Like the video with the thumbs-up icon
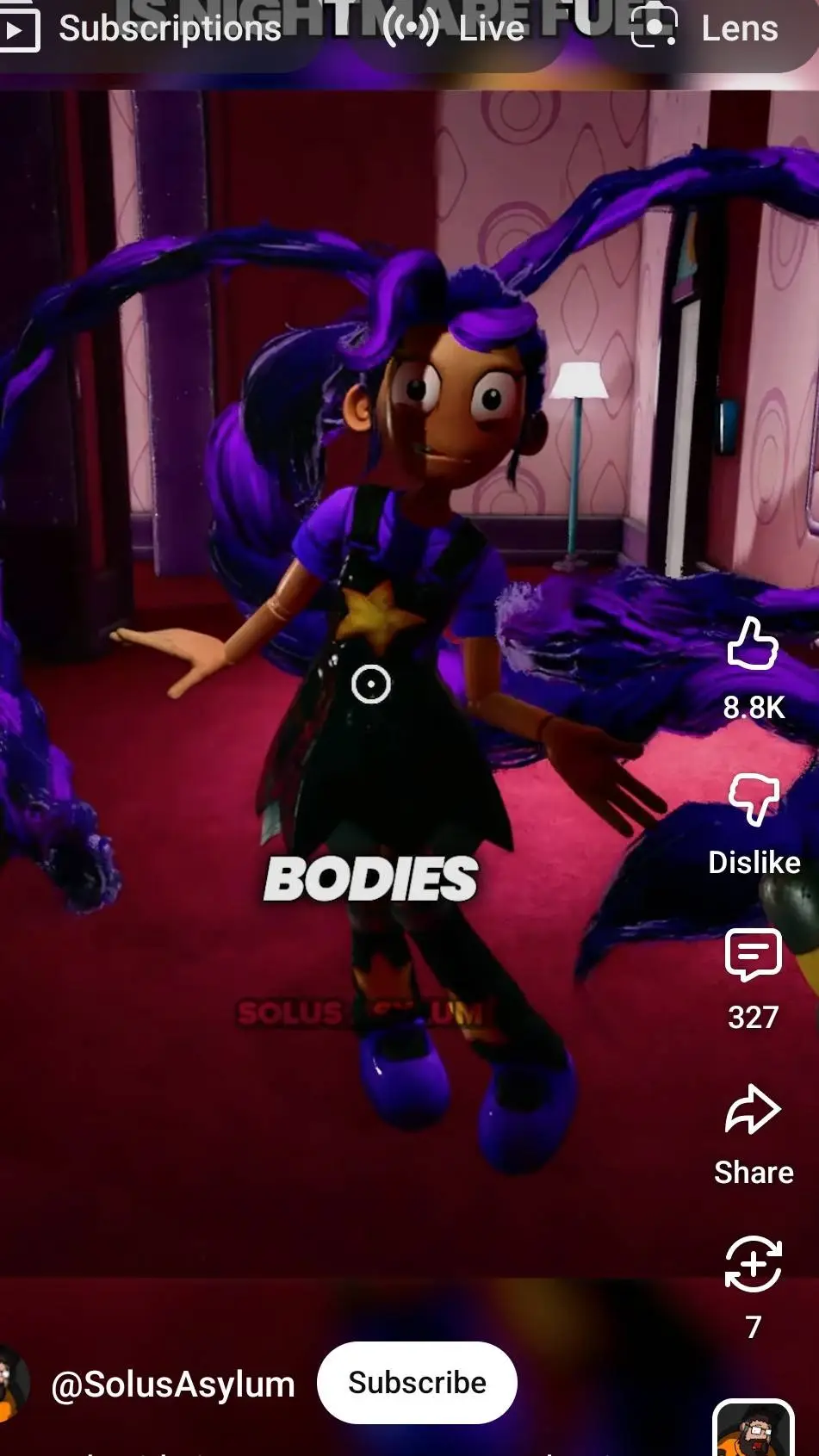 (753, 645)
